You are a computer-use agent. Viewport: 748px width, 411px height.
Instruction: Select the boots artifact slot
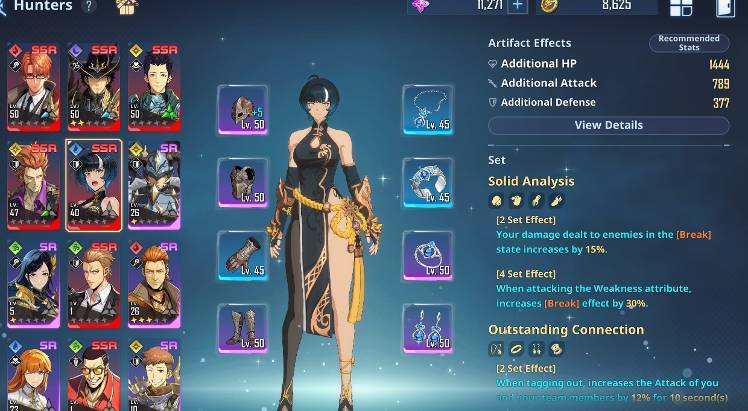(x=242, y=328)
